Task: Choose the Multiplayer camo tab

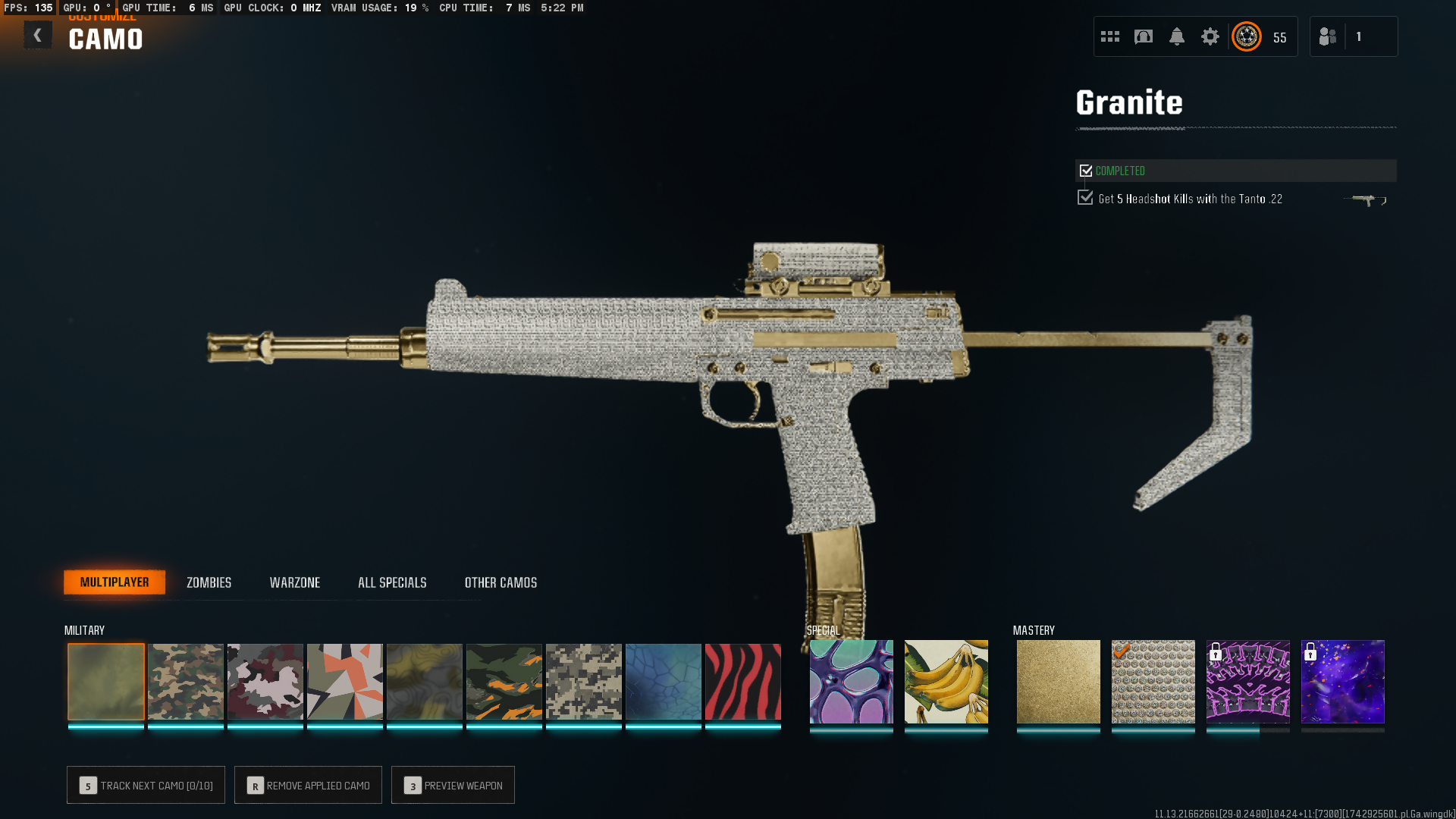Action: click(115, 582)
